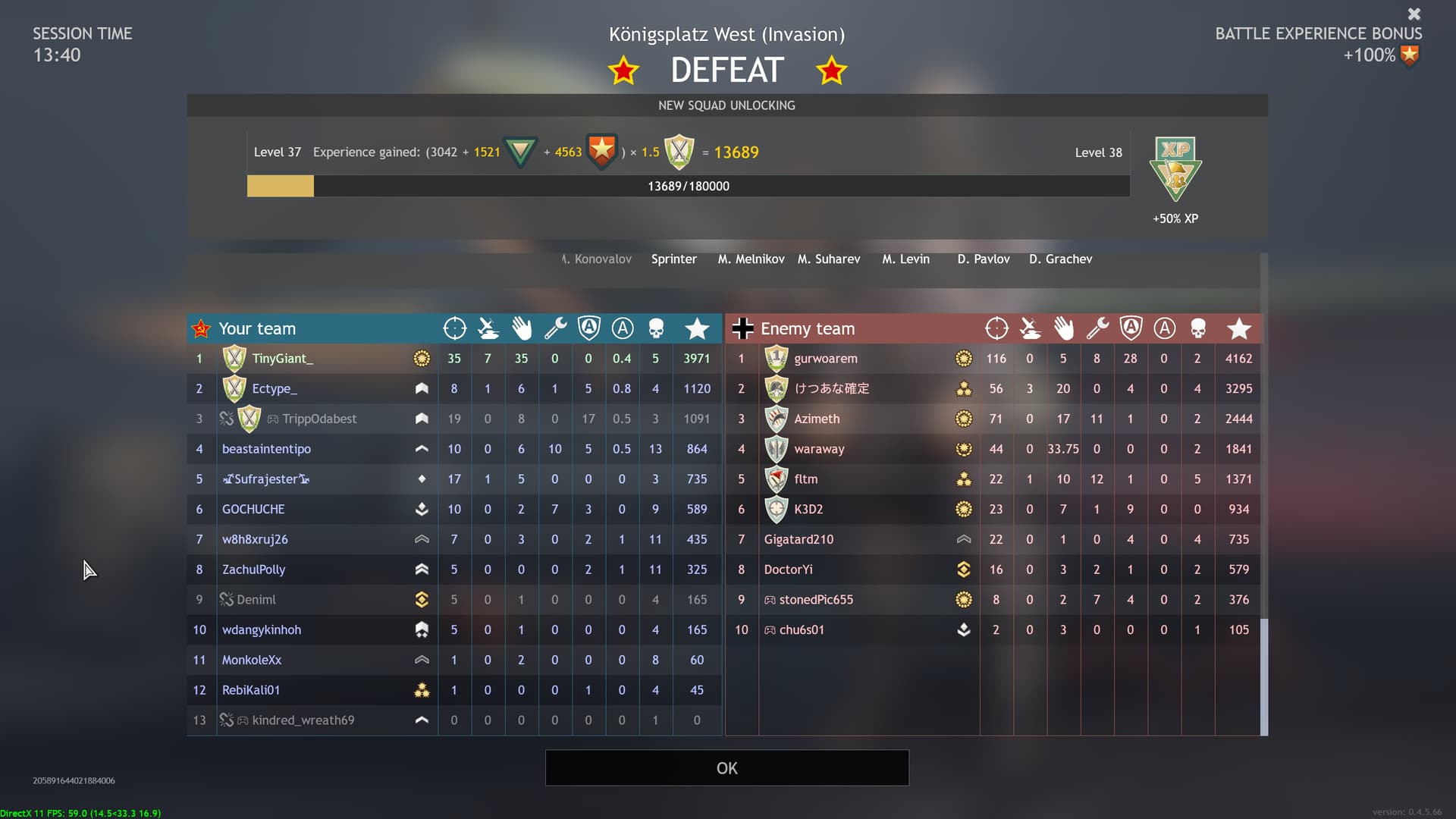Click the circled-A assists icon on Enemy team header

point(1164,328)
